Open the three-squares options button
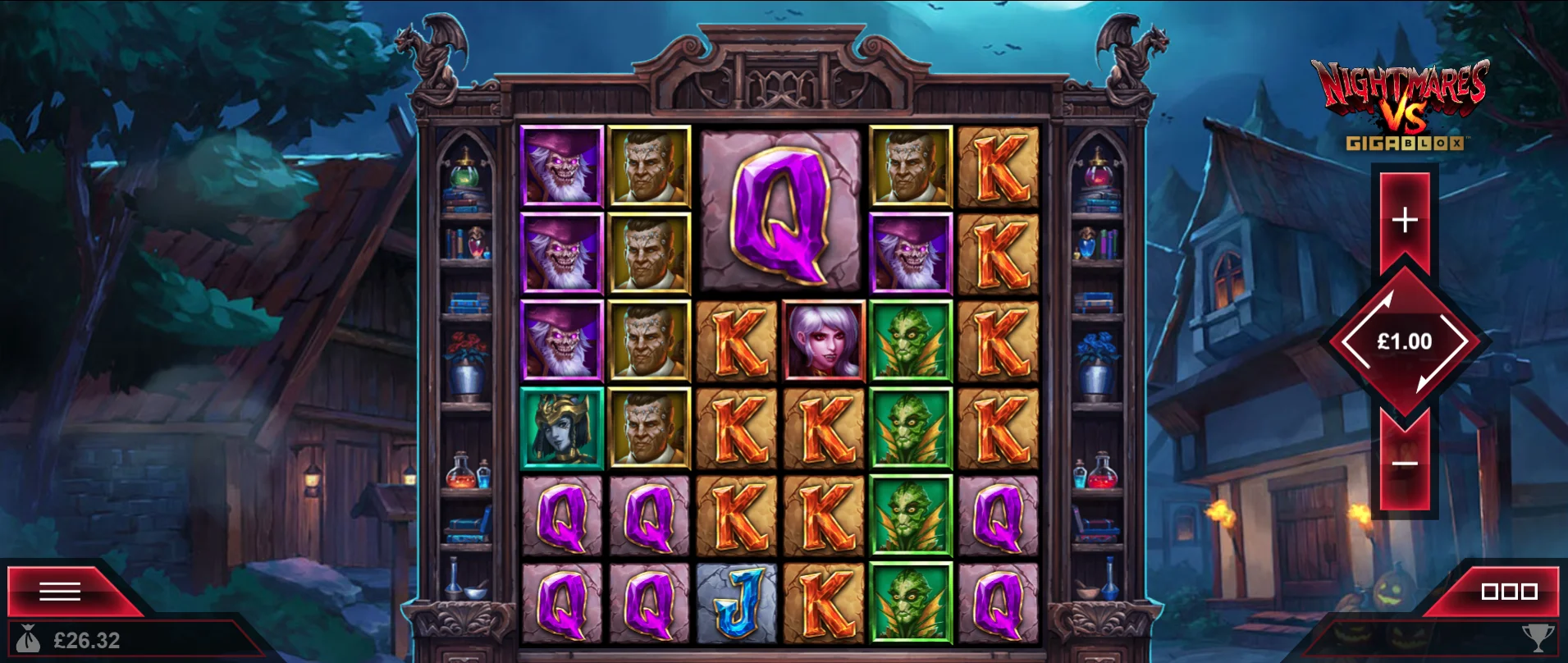 coord(1508,592)
